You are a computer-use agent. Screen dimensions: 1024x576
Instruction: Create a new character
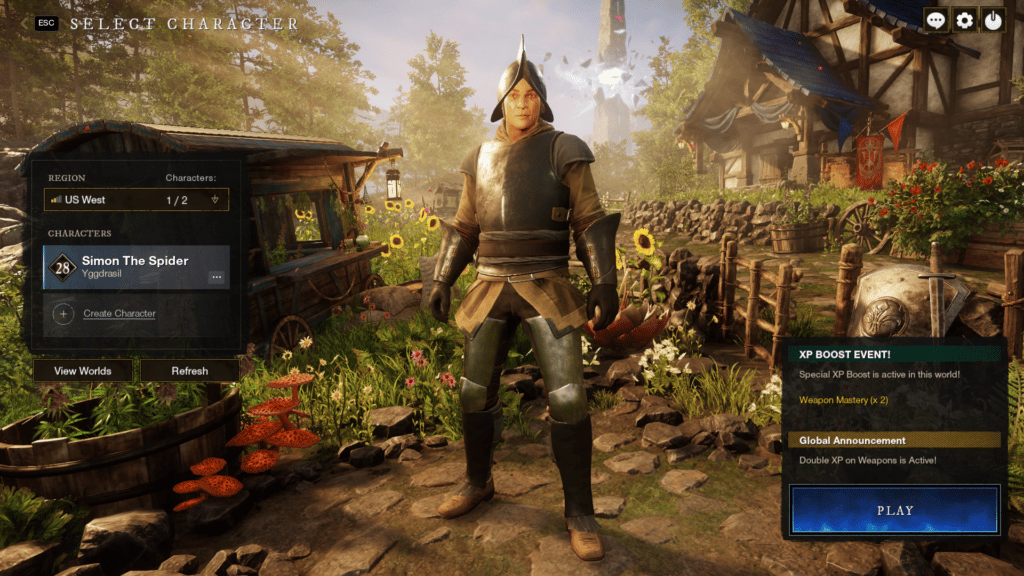[x=118, y=313]
